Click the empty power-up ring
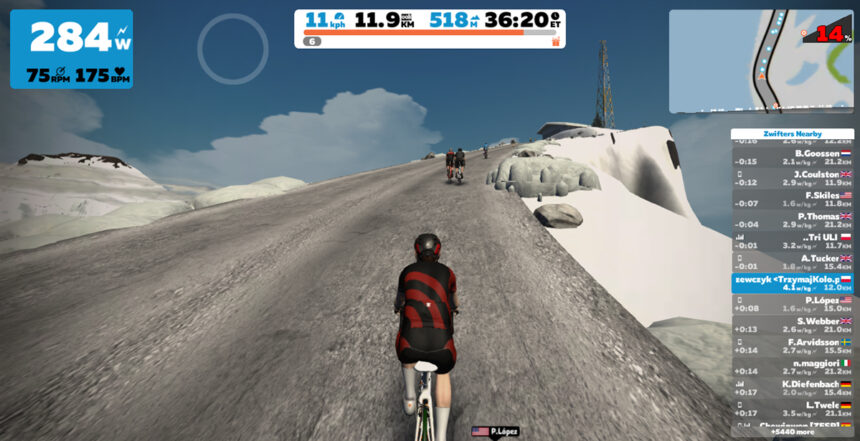 pyautogui.click(x=232, y=47)
